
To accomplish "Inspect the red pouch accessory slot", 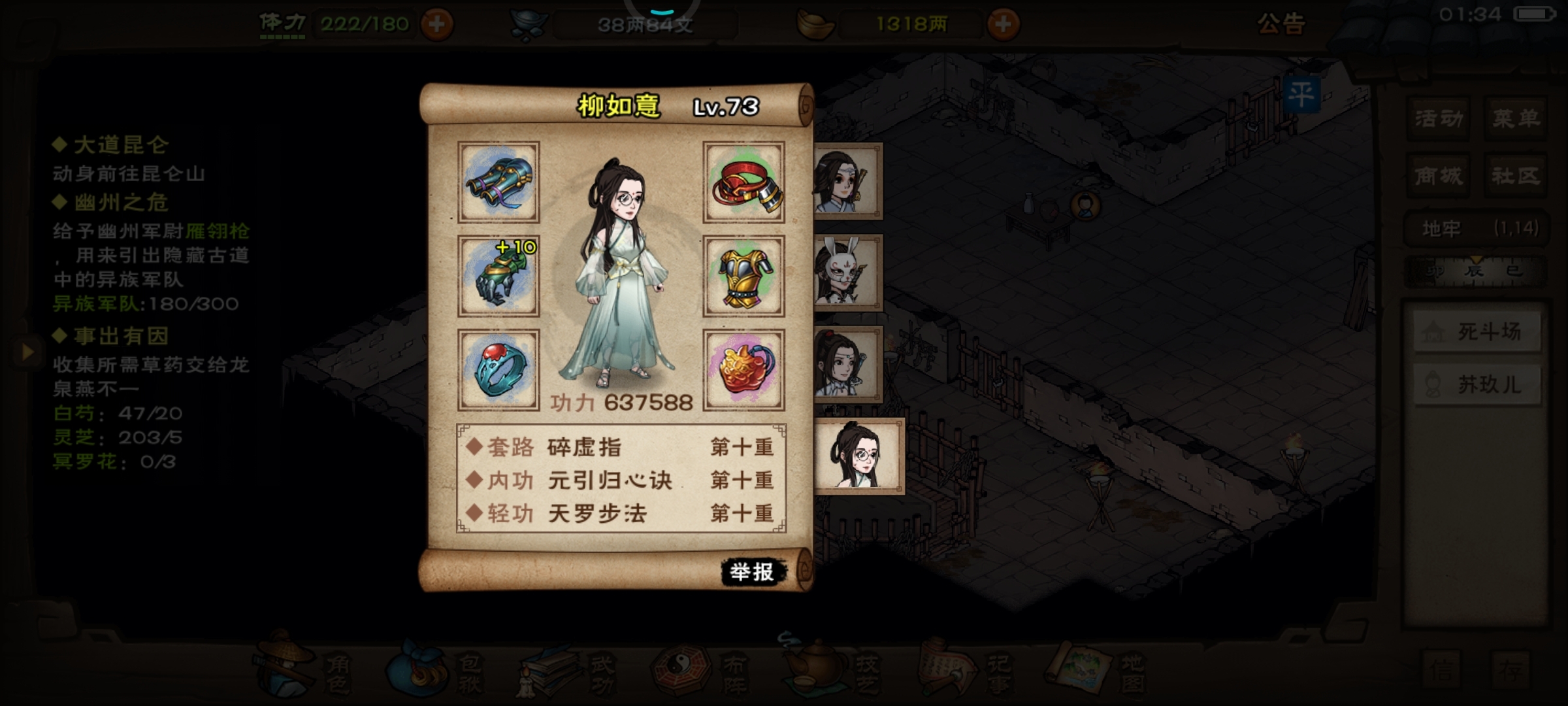I will click(743, 370).
